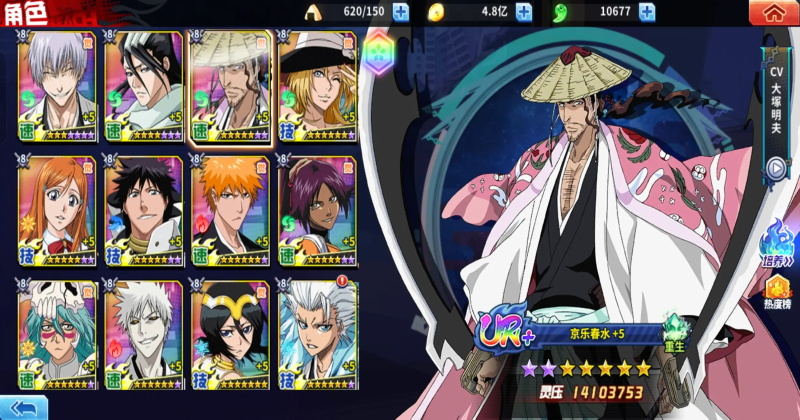Viewport: 800px width, 420px height.
Task: Go back with the blue arrow button
Action: click(x=24, y=407)
